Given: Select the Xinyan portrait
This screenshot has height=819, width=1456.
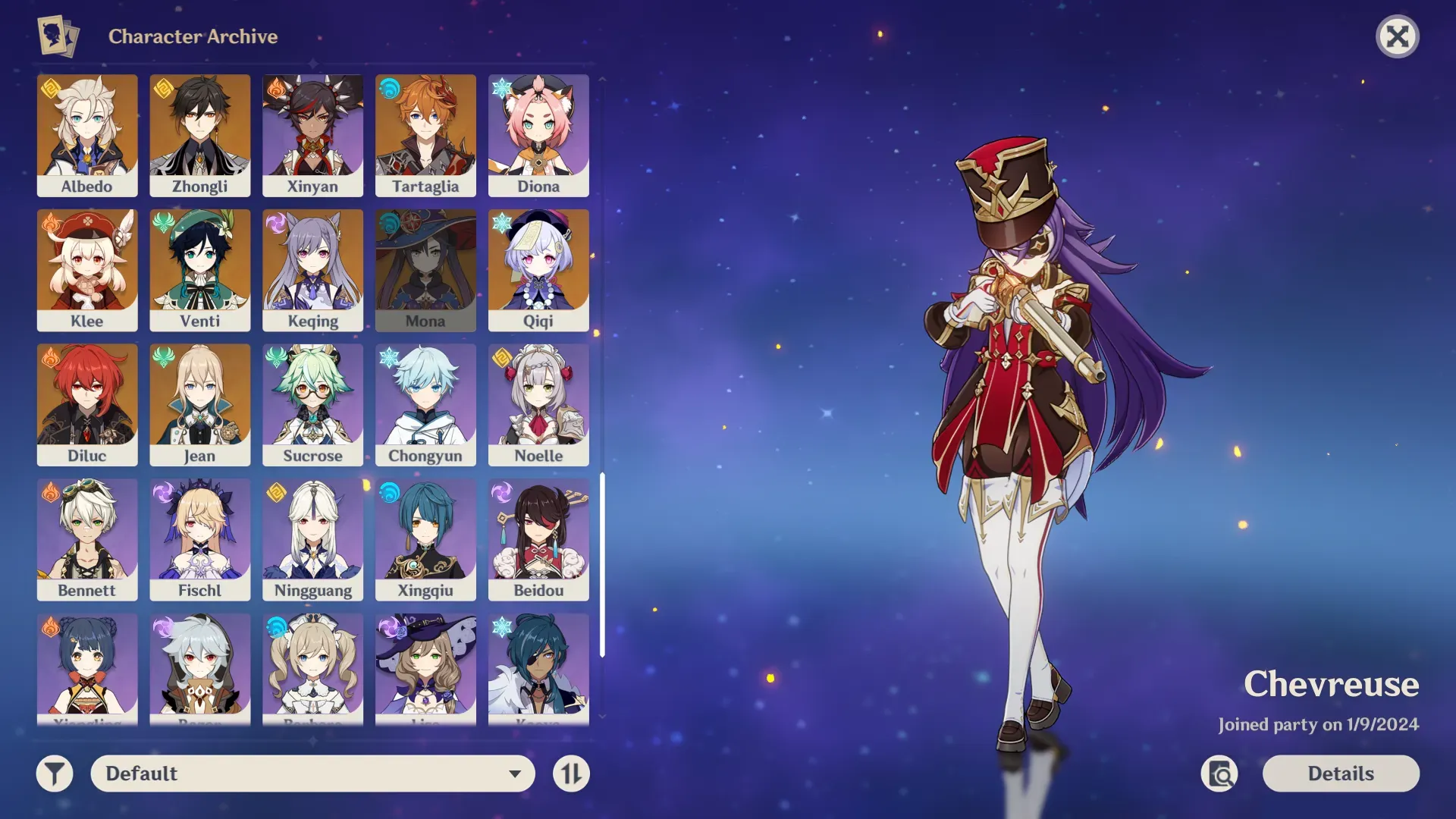Looking at the screenshot, I should pos(312,135).
